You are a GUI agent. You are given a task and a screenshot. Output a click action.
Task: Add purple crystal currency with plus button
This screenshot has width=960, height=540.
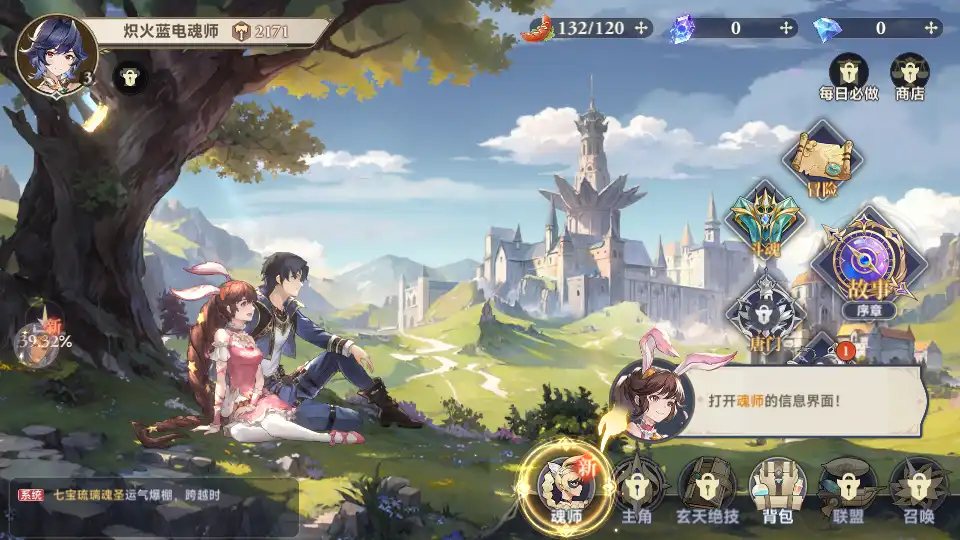tap(787, 28)
